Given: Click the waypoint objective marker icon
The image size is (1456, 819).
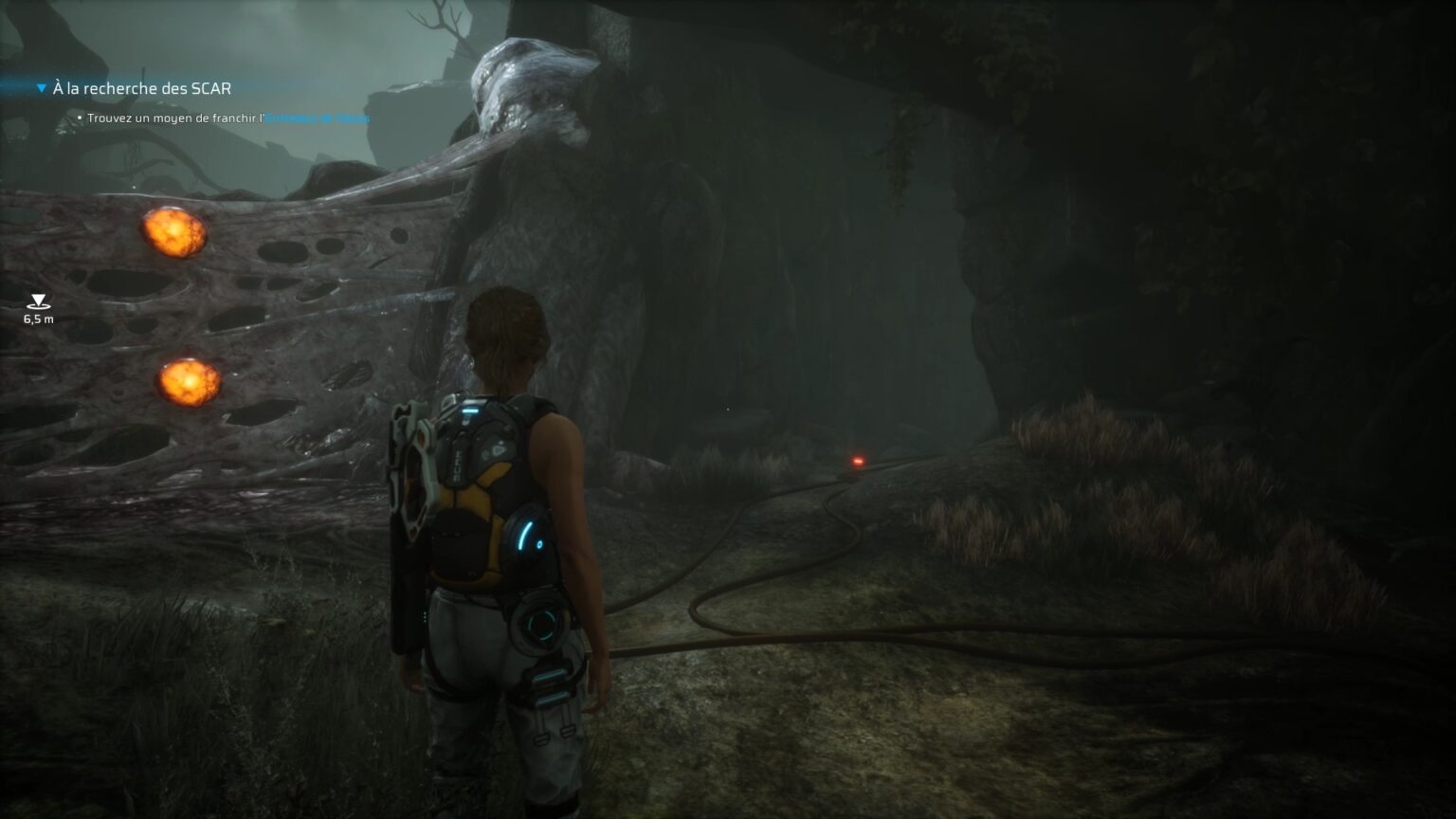Looking at the screenshot, I should pos(36,301).
